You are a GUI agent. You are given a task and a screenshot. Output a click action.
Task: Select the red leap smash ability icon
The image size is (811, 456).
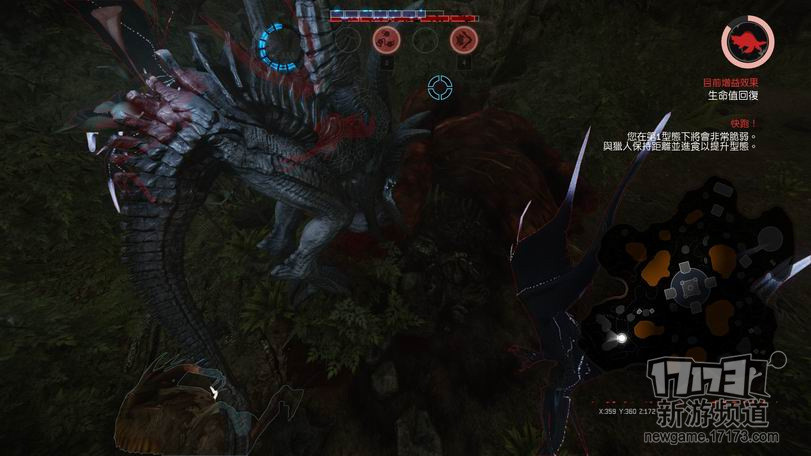point(463,40)
